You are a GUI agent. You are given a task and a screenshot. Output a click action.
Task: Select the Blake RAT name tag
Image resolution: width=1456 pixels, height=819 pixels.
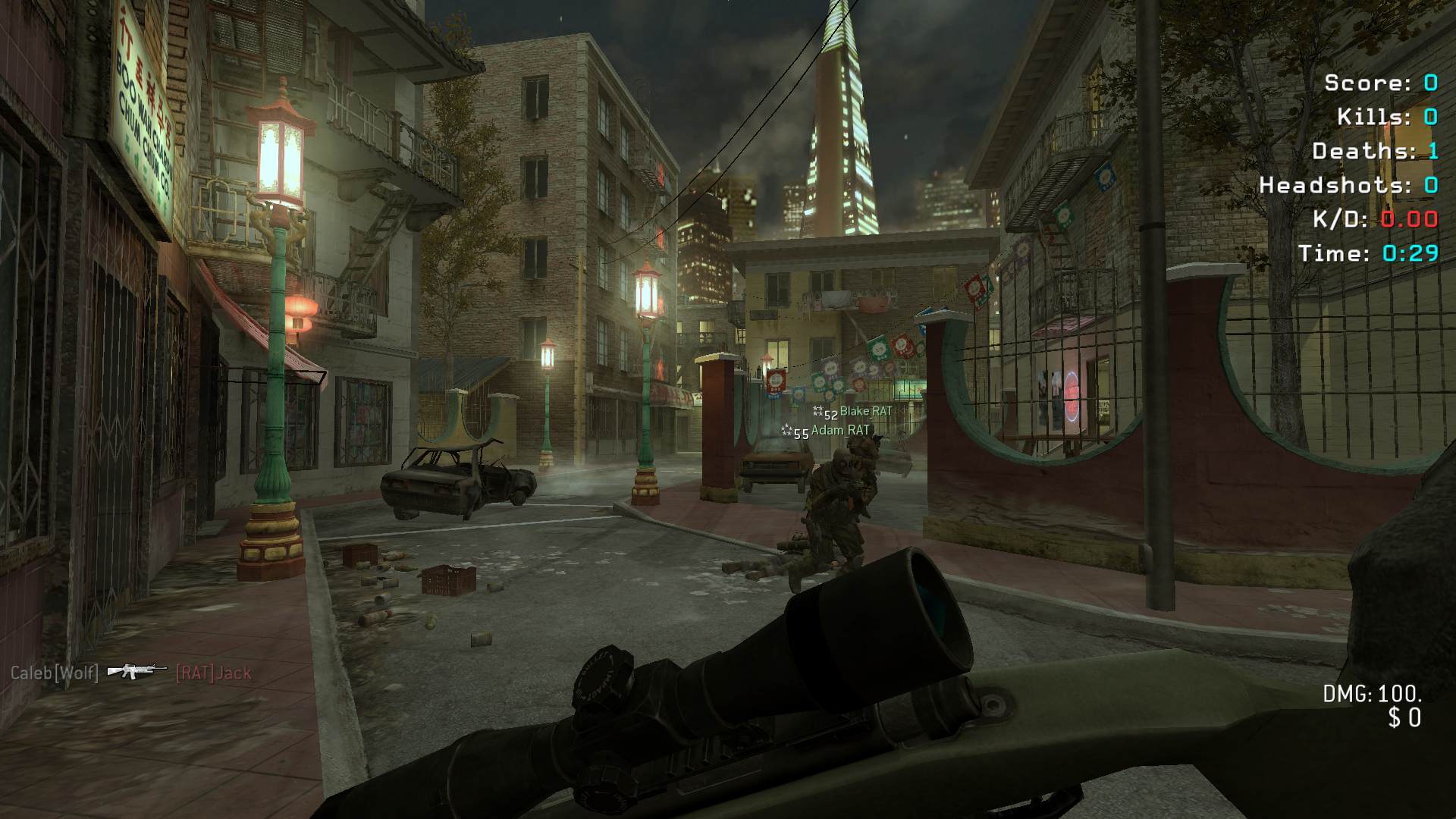point(865,411)
